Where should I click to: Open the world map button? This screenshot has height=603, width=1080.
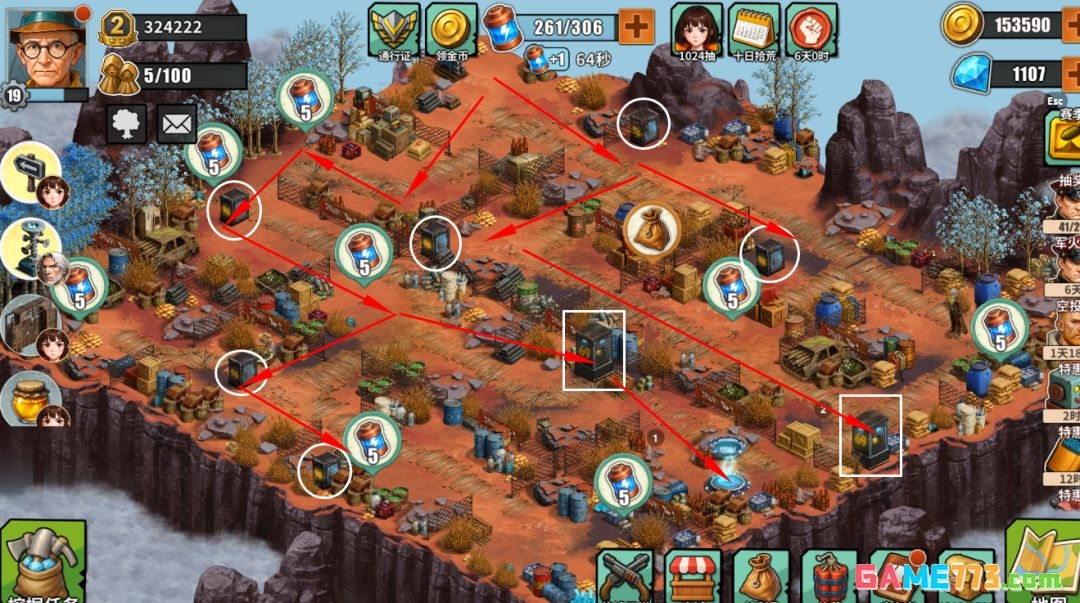pos(1042,566)
